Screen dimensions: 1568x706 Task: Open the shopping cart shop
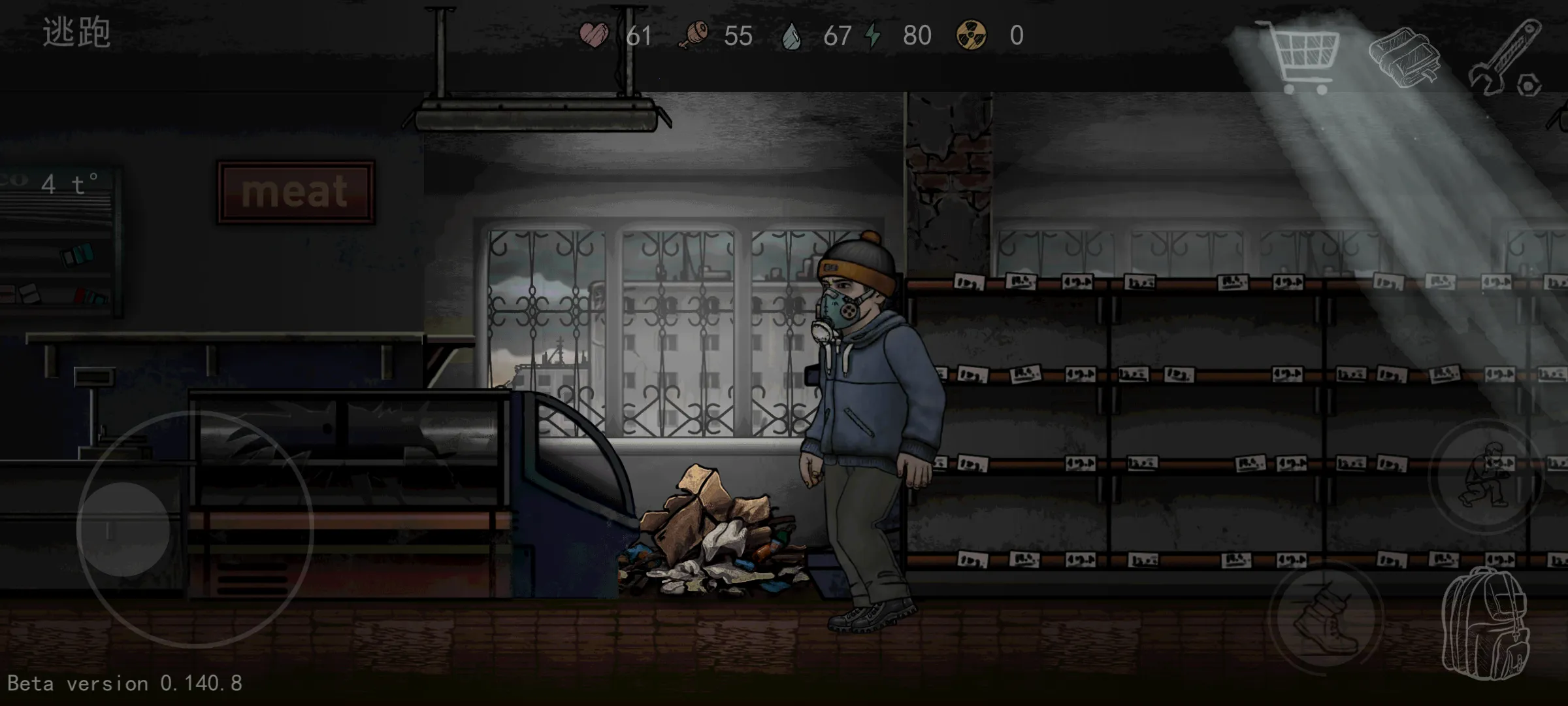tap(1299, 56)
